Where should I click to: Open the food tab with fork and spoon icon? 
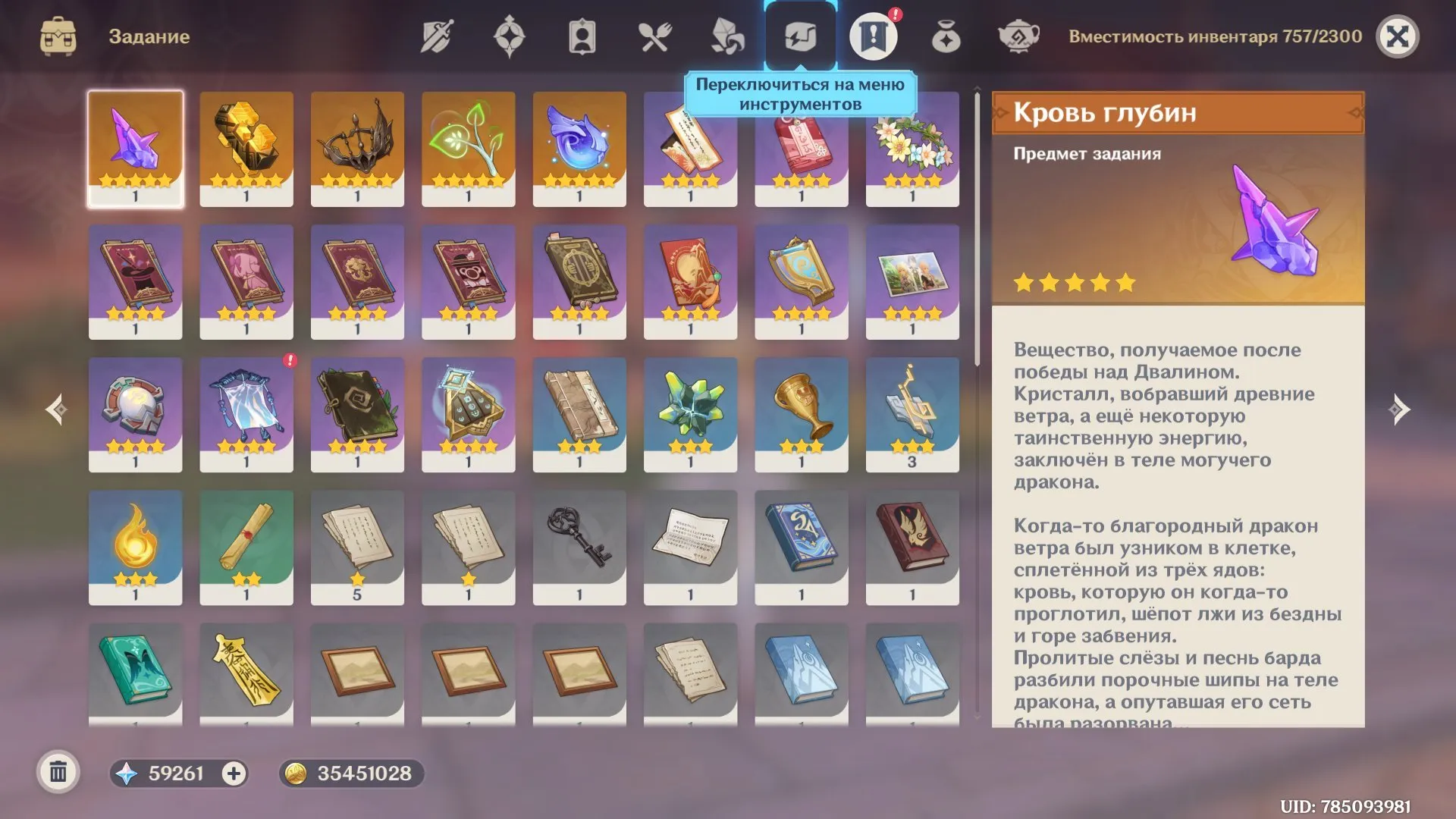coord(656,34)
